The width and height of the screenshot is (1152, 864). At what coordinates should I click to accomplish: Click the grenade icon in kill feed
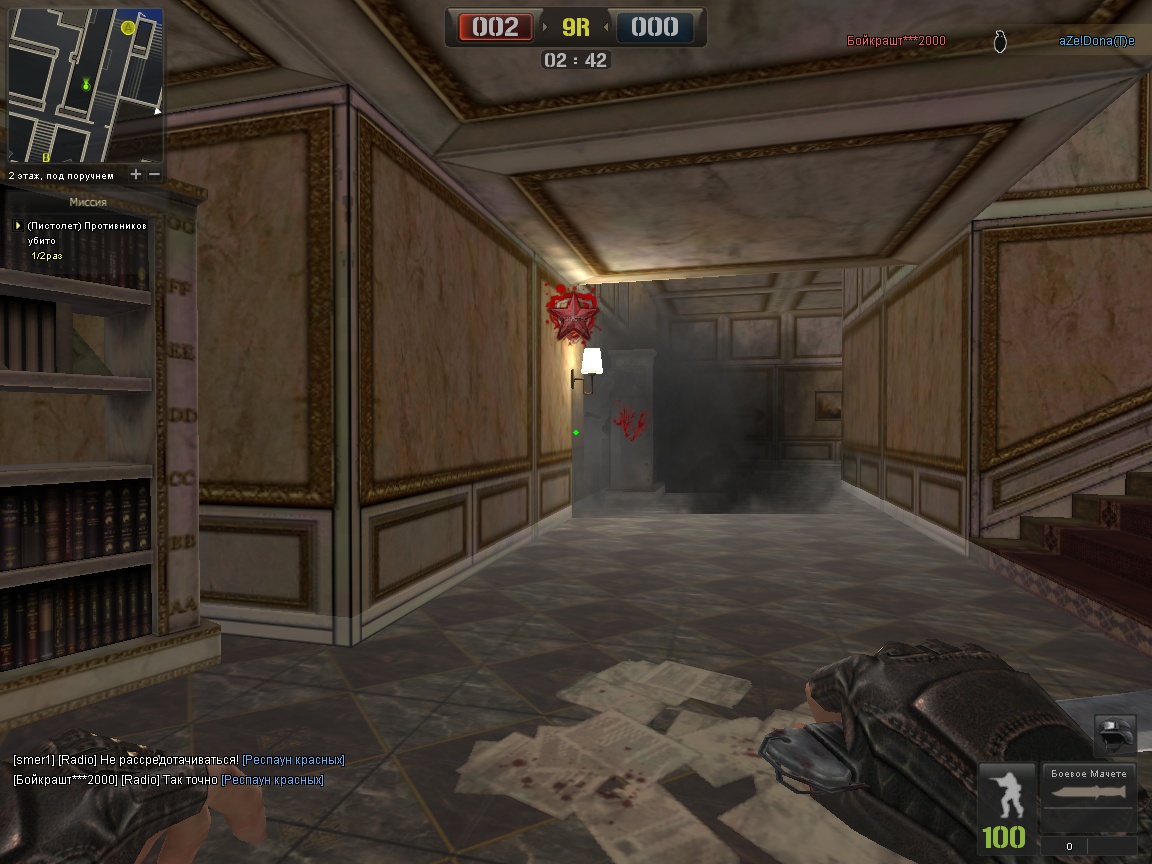tap(1001, 41)
